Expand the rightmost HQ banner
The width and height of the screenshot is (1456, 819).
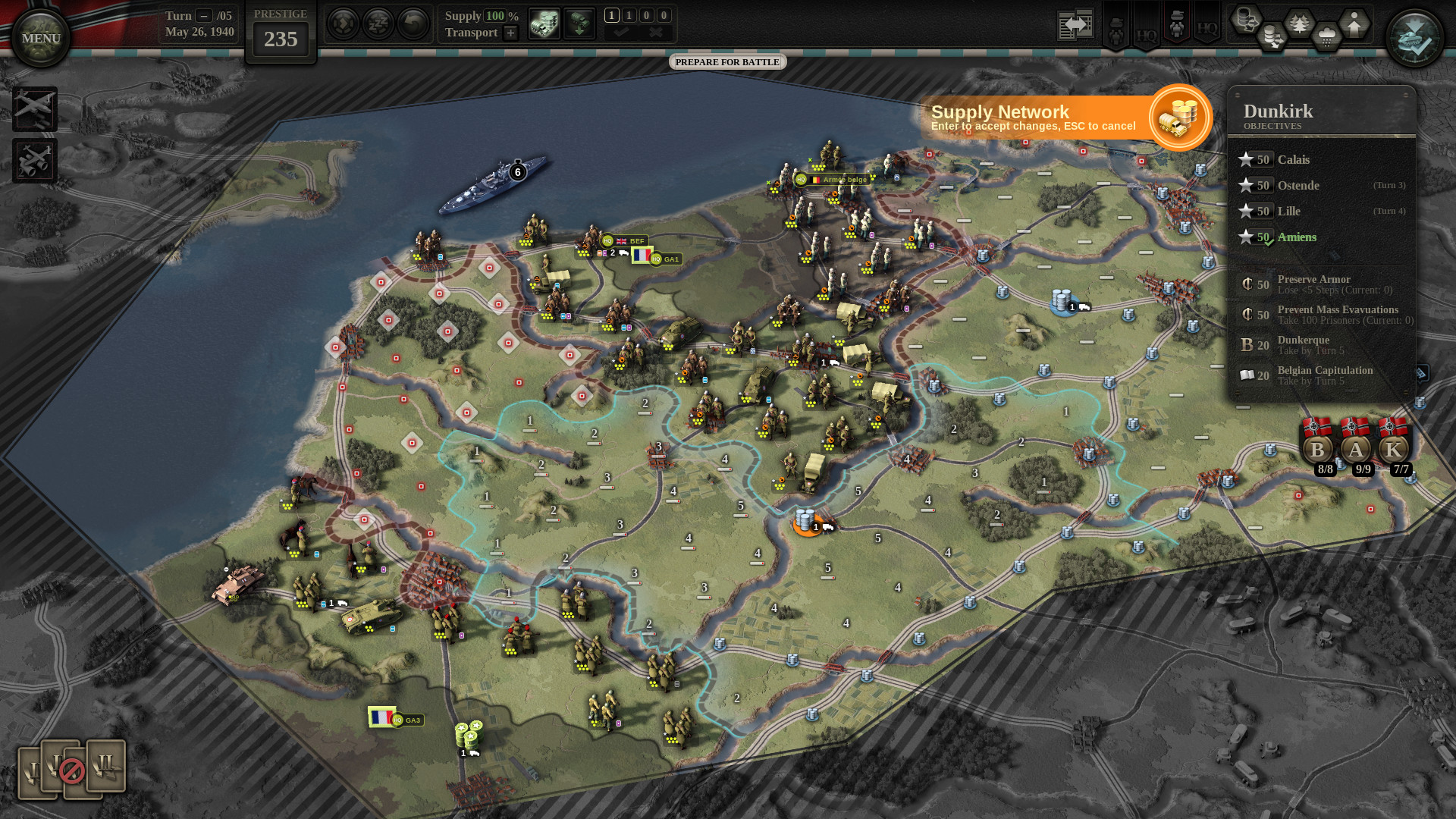coord(1208,29)
